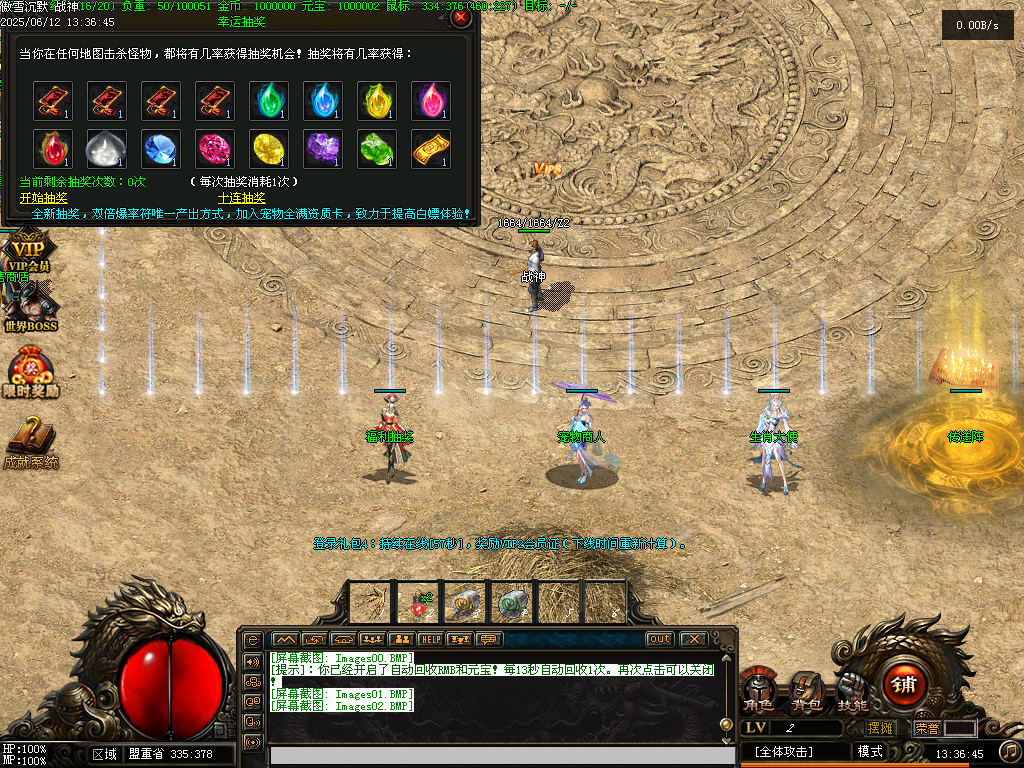
Task: Close the lucky draw window
Action: [460, 17]
